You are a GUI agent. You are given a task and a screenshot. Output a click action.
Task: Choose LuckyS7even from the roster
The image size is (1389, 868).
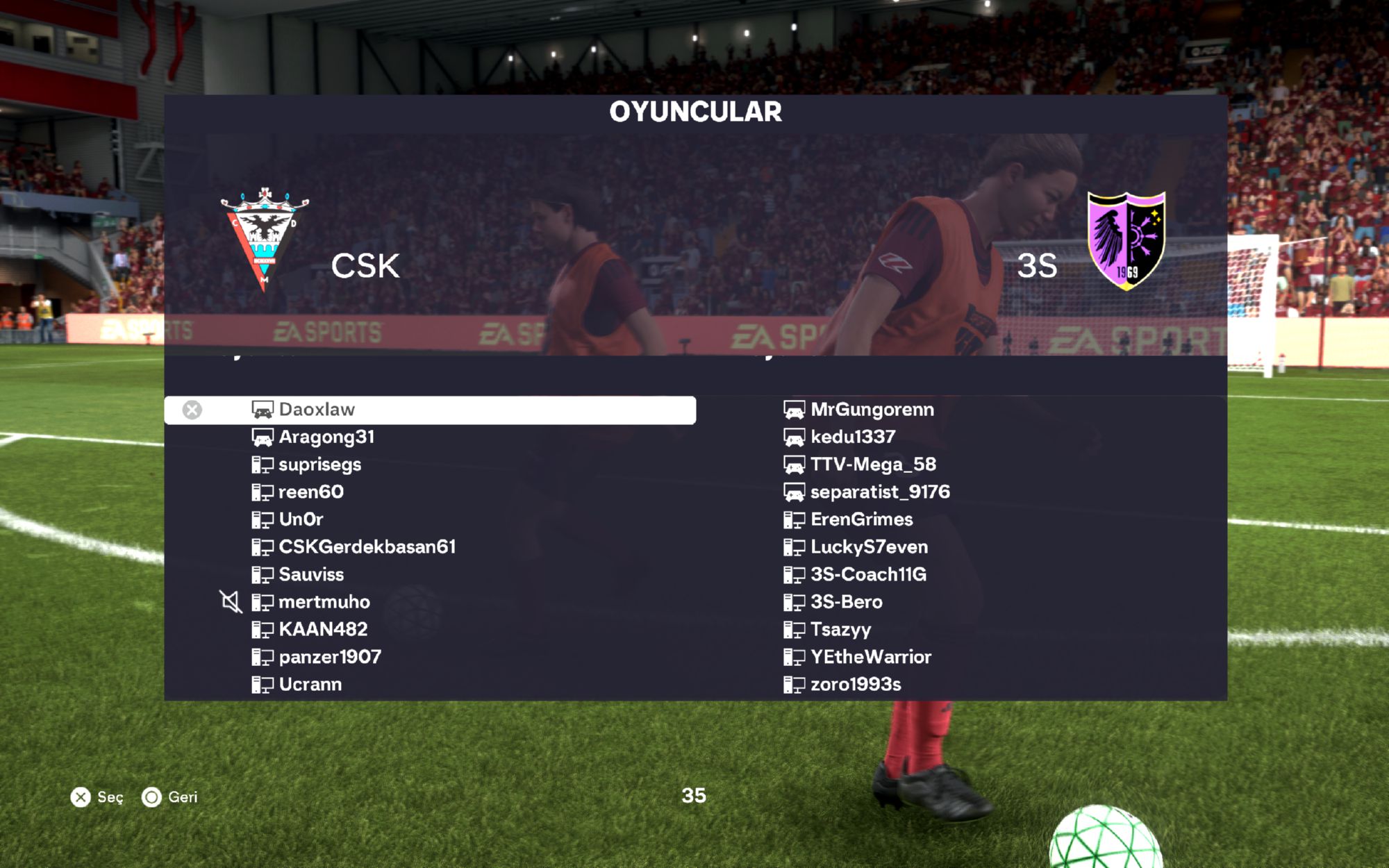[869, 547]
